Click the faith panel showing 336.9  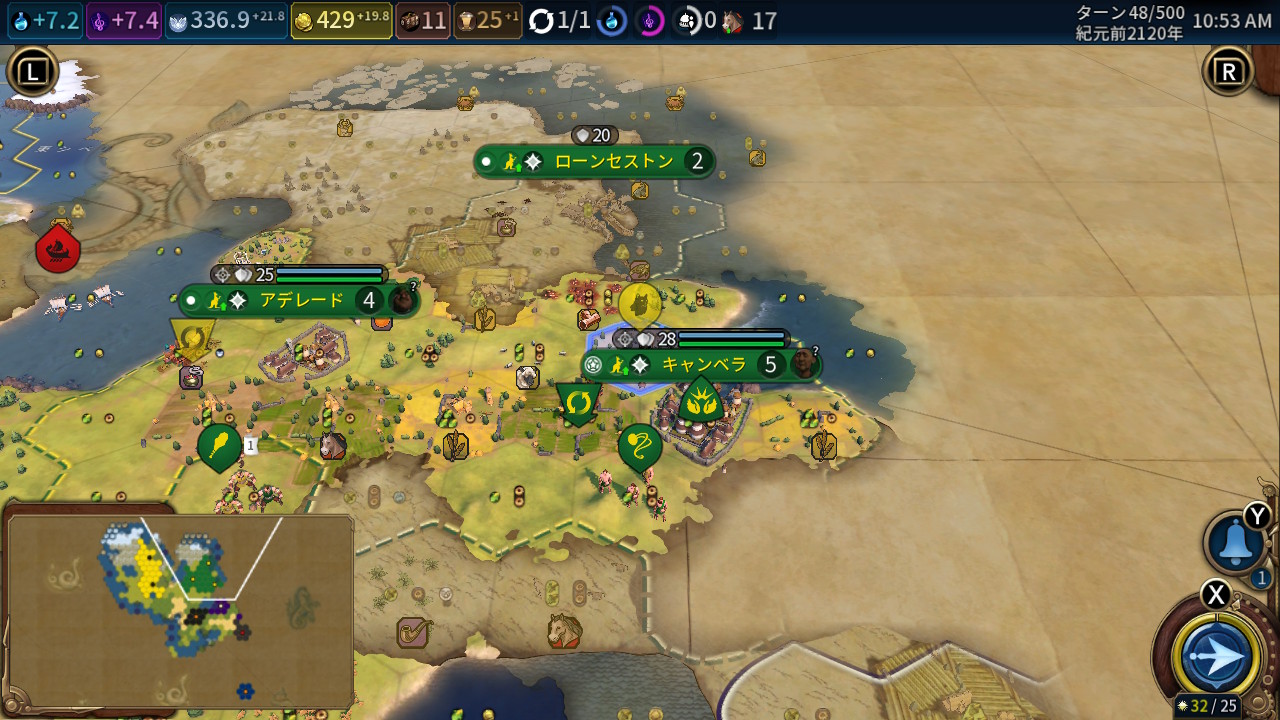(226, 21)
